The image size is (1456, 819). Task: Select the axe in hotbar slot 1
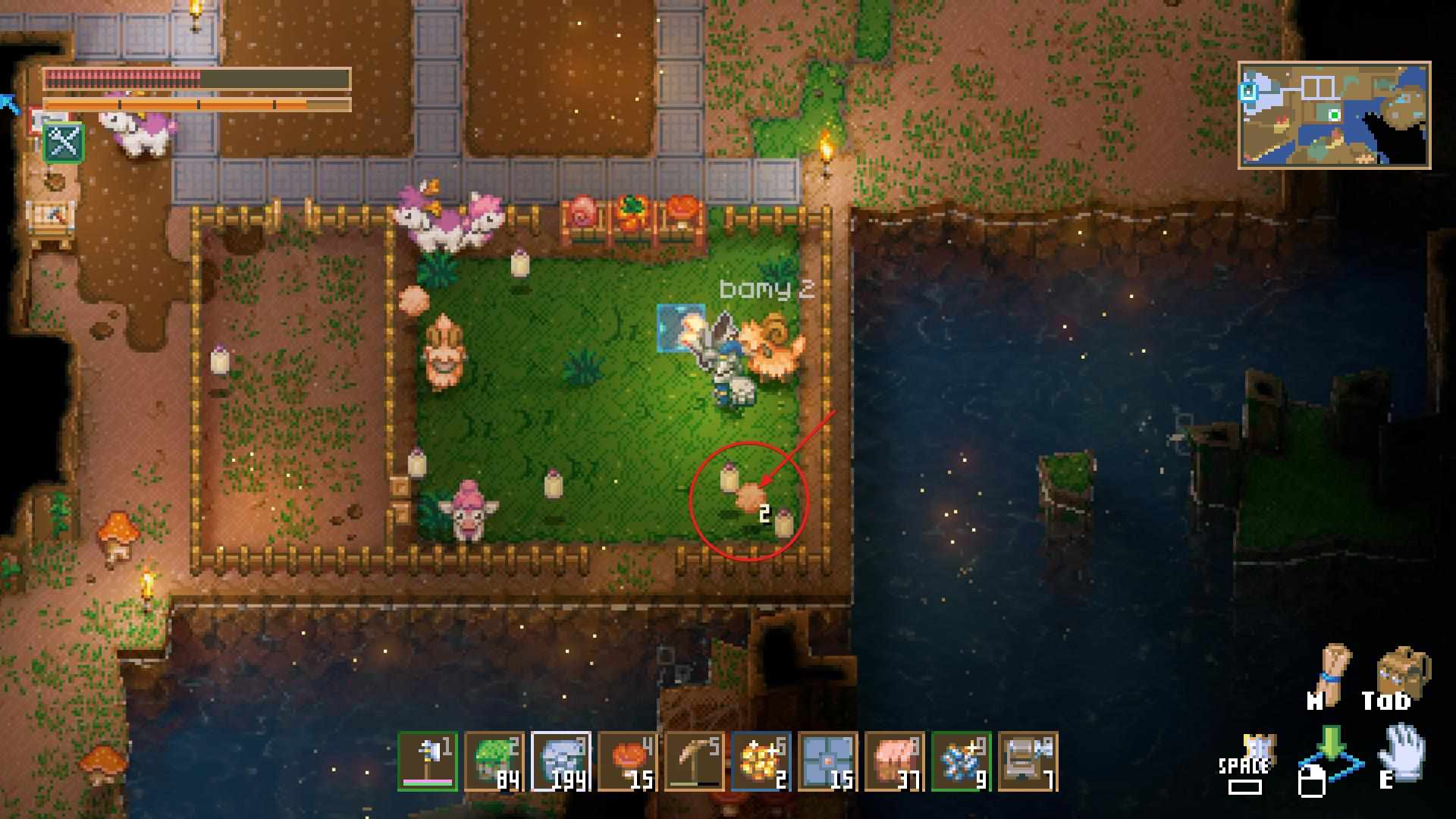point(428,761)
